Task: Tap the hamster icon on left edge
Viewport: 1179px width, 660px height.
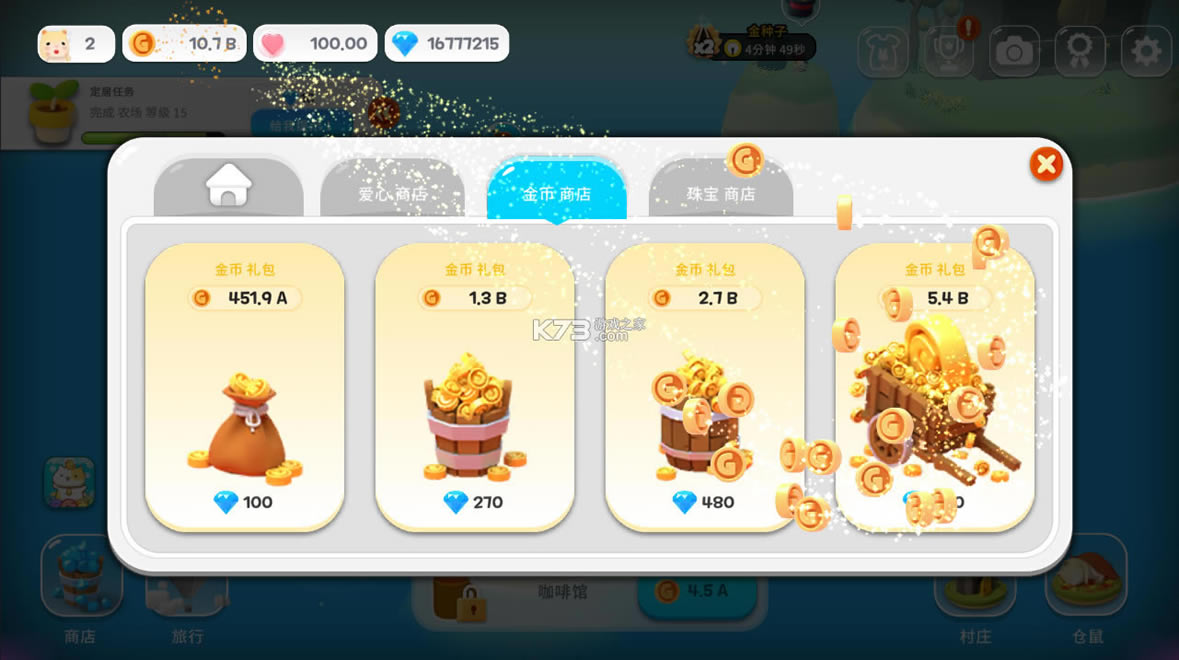Action: [x=69, y=483]
